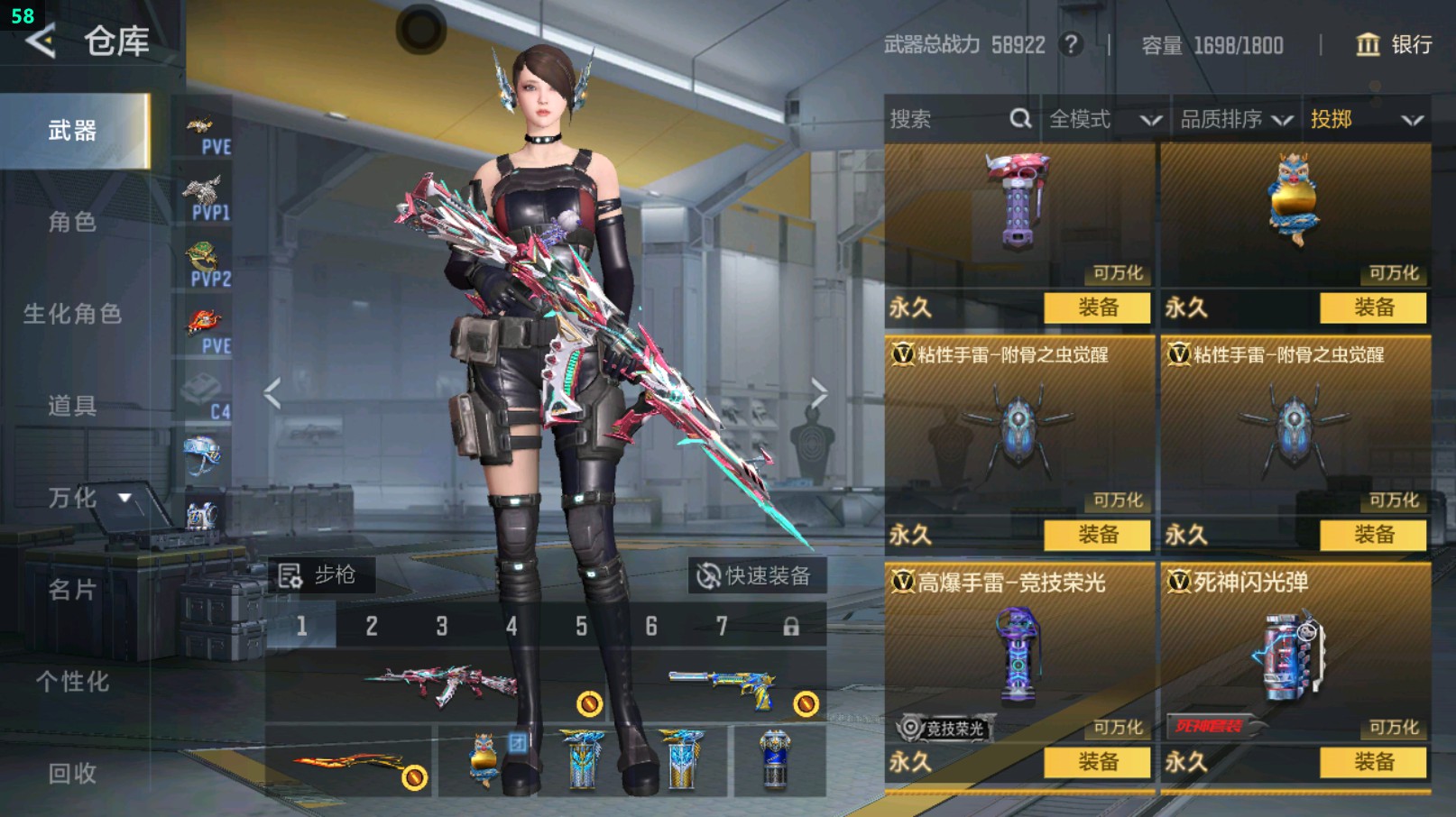1456x817 pixels.
Task: Go back using the arrow beside 仓库
Action: [41, 41]
